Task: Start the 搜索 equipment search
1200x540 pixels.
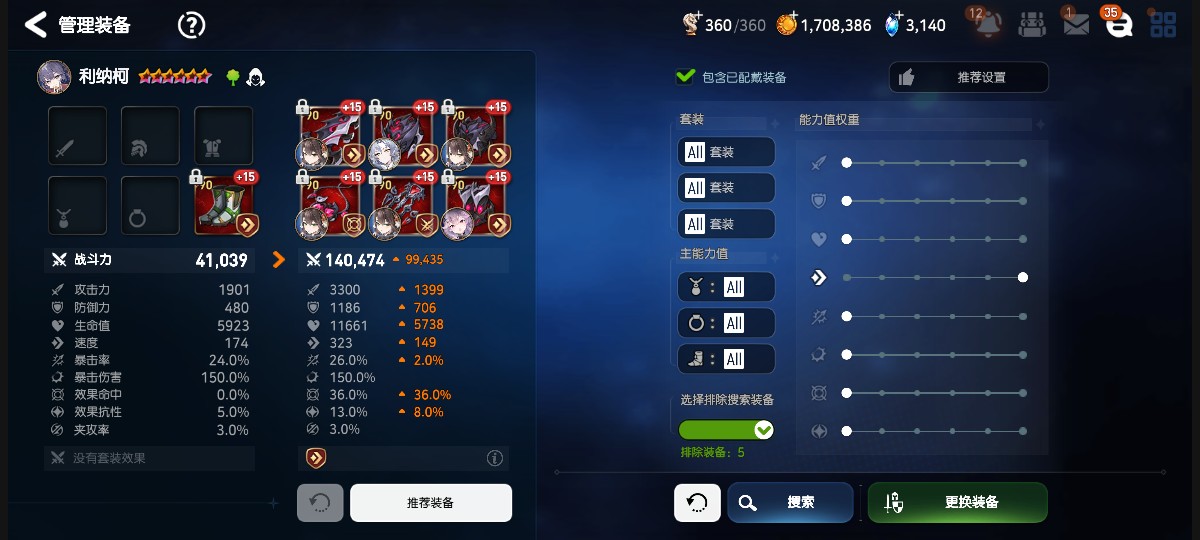Action: [790, 503]
